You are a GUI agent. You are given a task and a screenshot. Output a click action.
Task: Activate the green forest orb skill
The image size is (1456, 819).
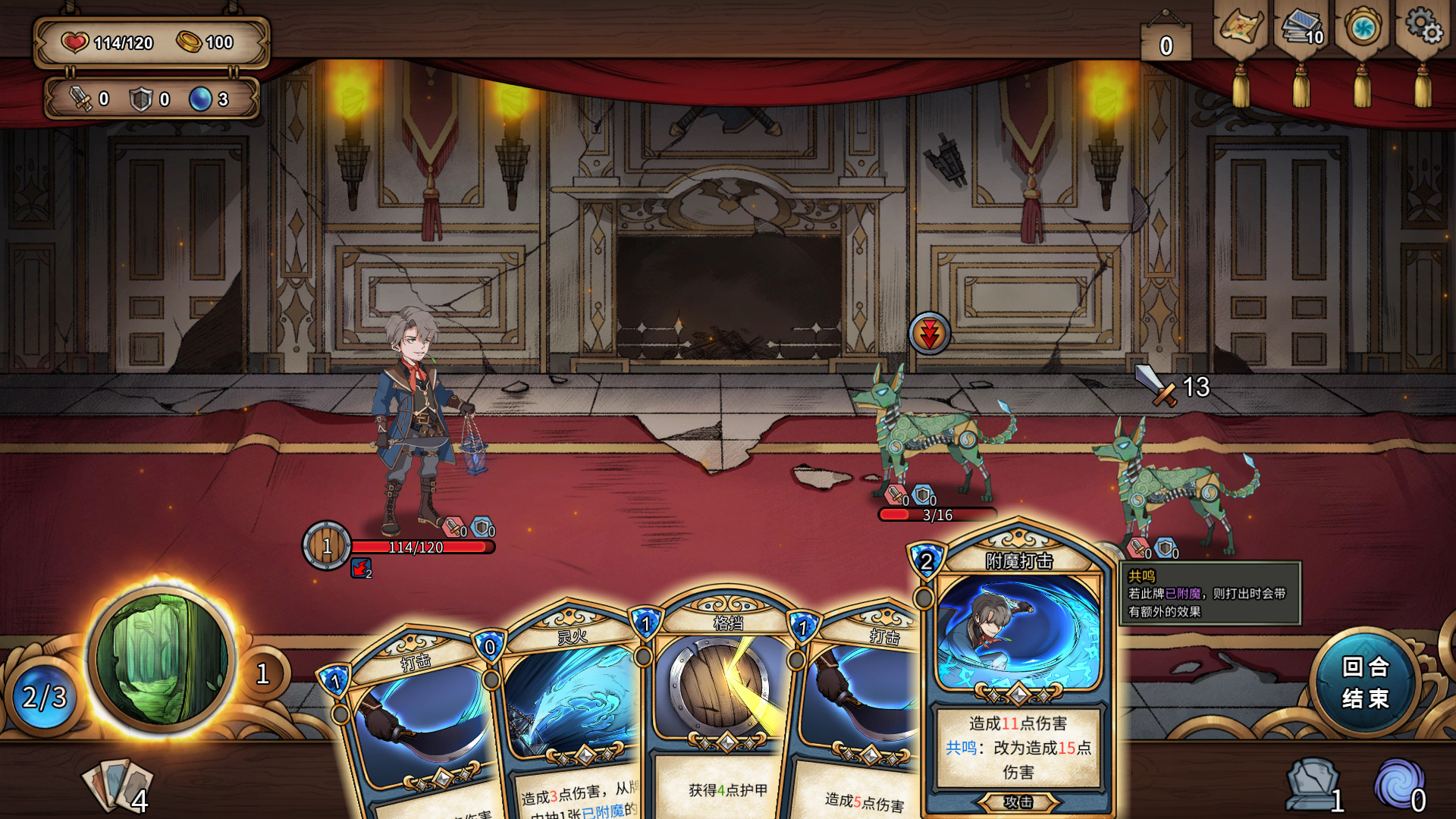pos(162,658)
